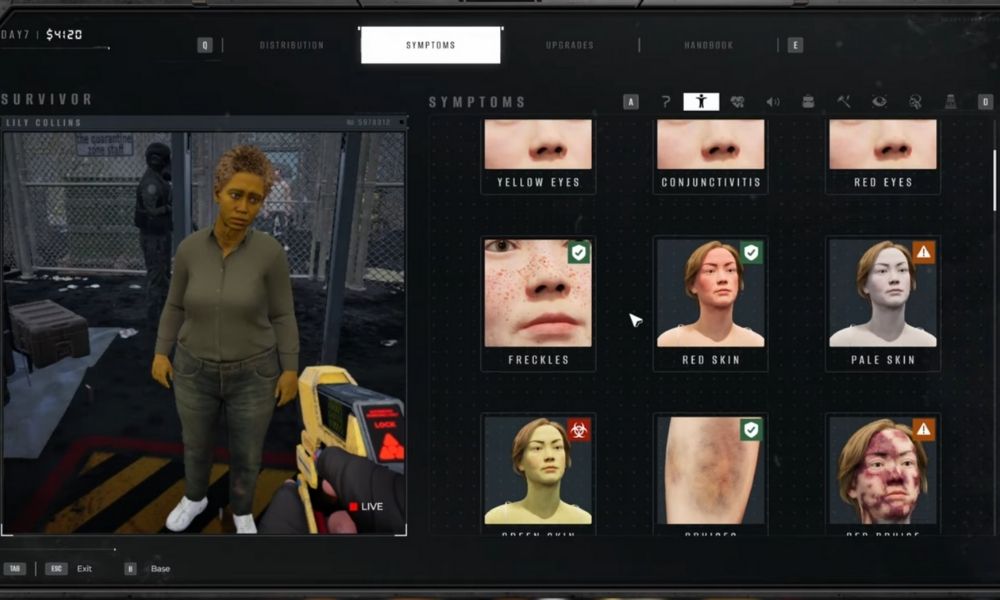Select the Symptoms tab
The height and width of the screenshot is (600, 1000).
(430, 45)
